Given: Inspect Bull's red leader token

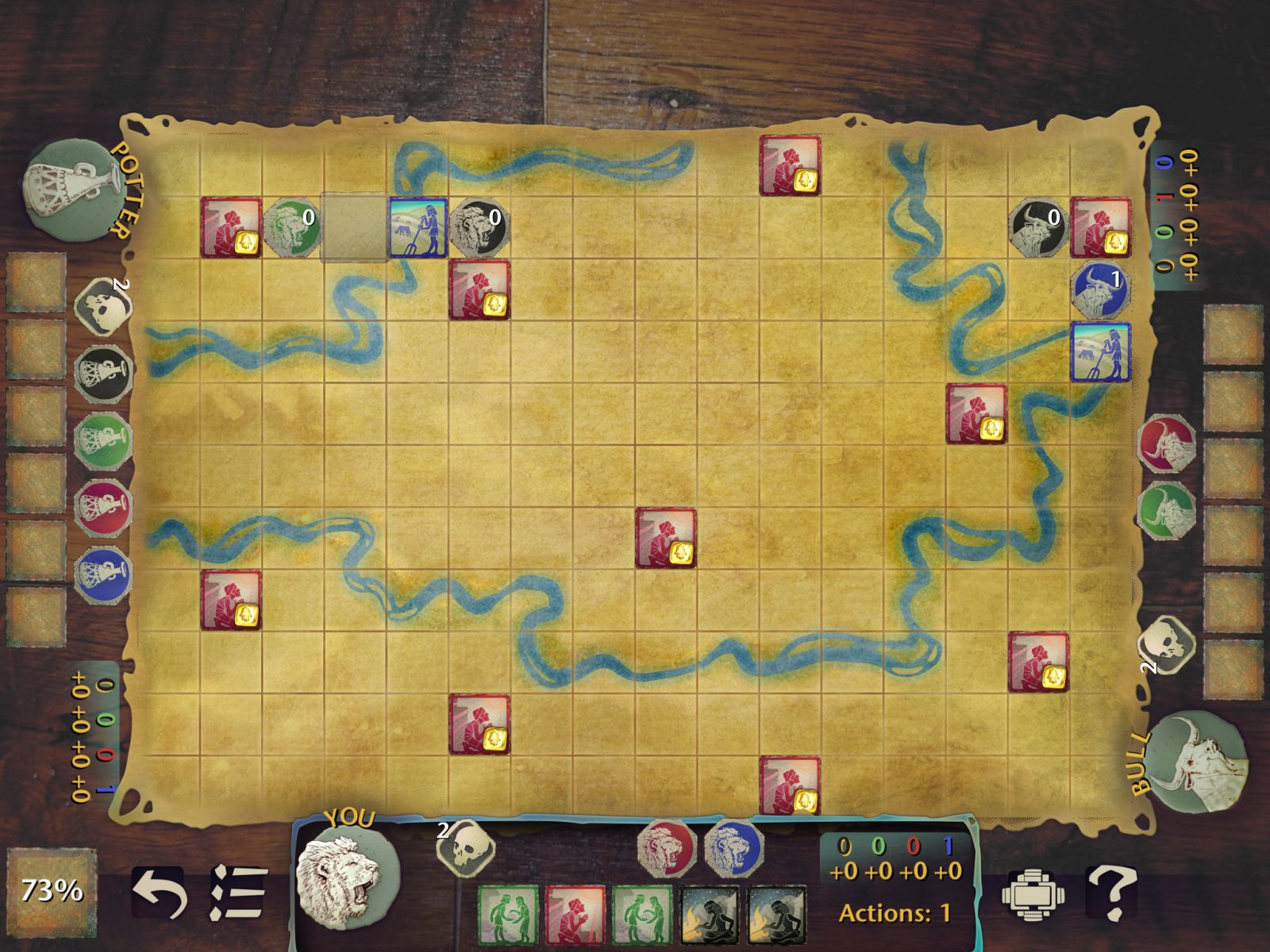Looking at the screenshot, I should [x=1166, y=443].
